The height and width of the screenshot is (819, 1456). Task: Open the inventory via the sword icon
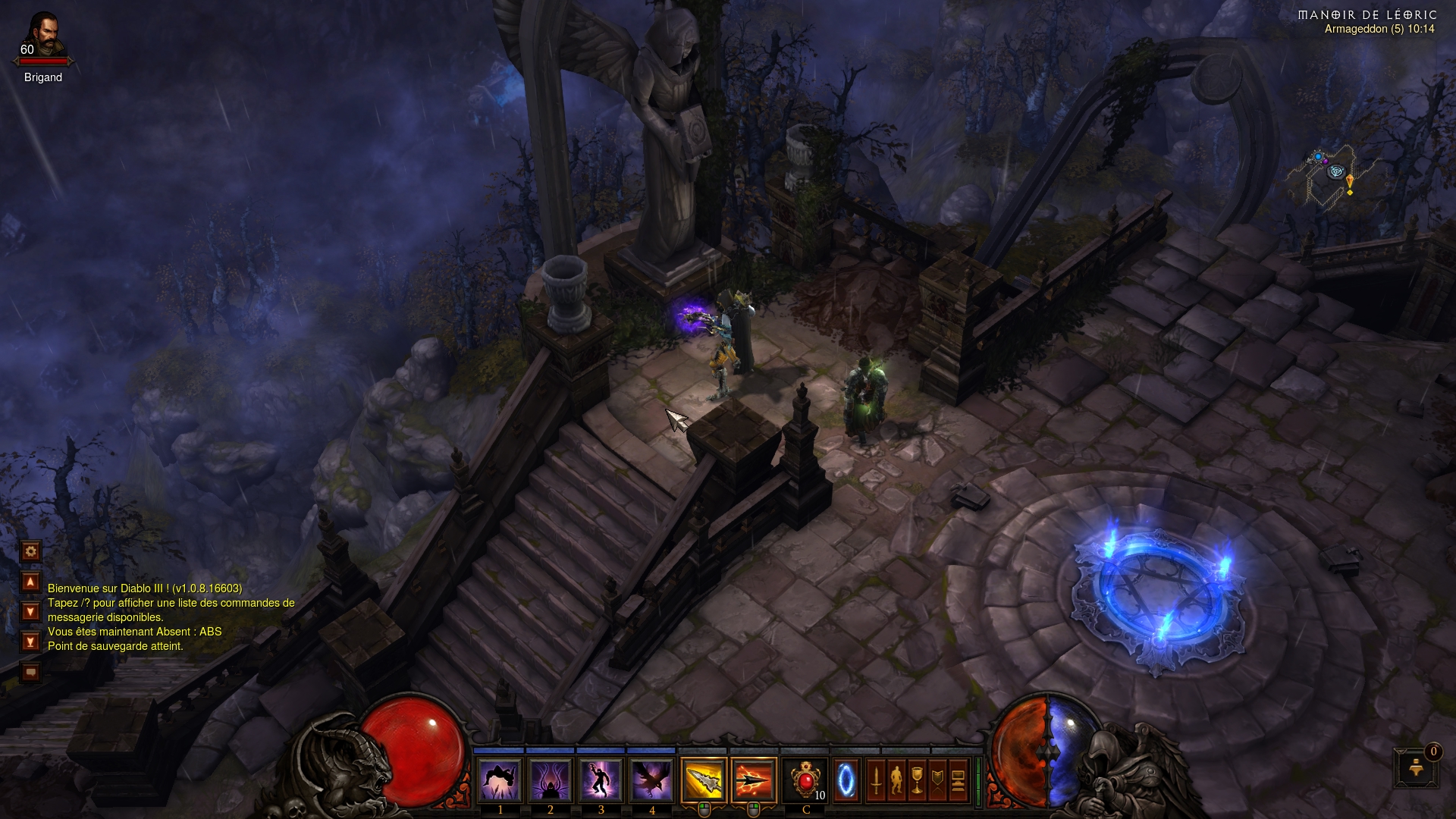[876, 780]
